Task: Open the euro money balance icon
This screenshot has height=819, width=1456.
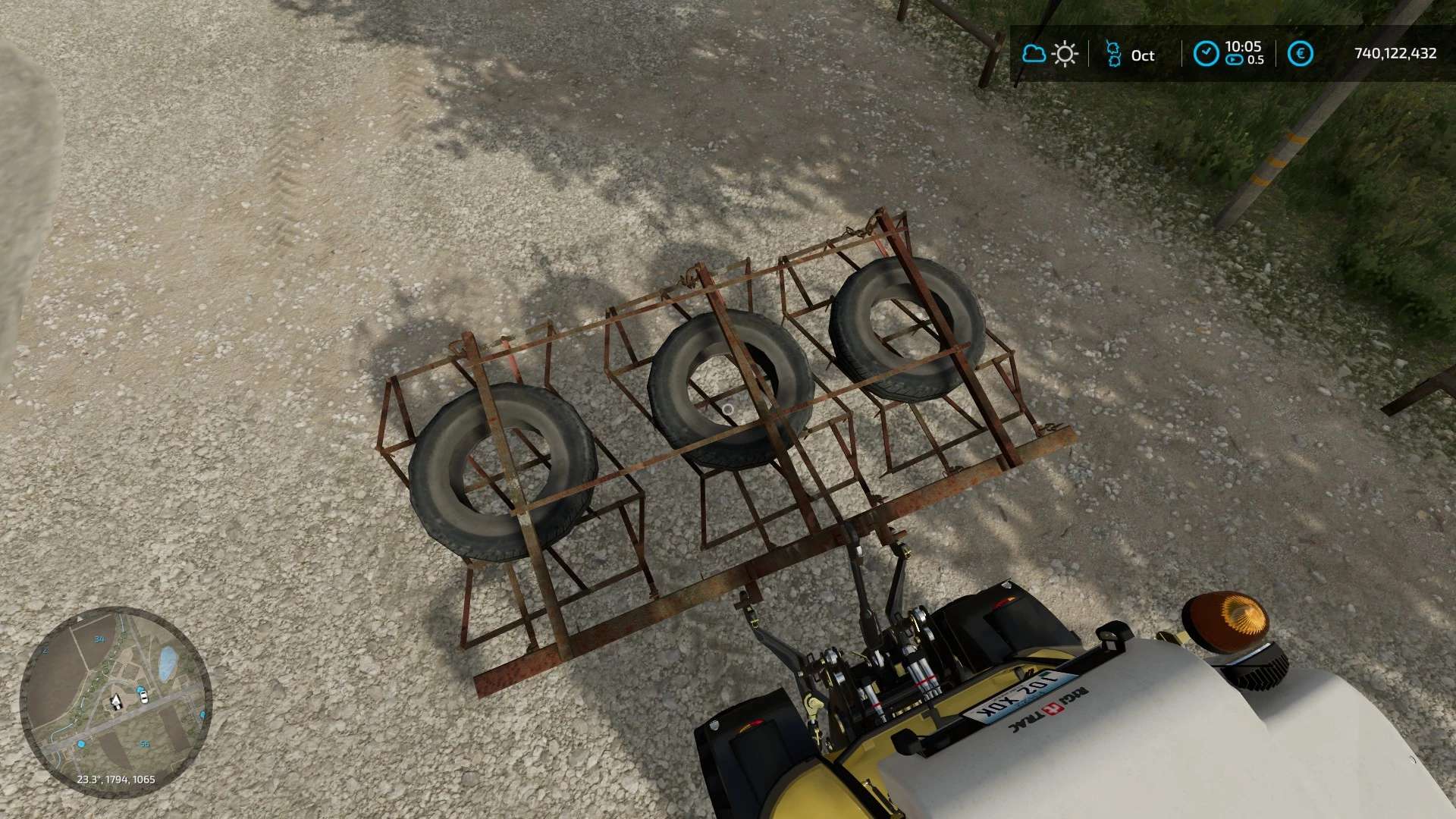Action: [x=1301, y=54]
